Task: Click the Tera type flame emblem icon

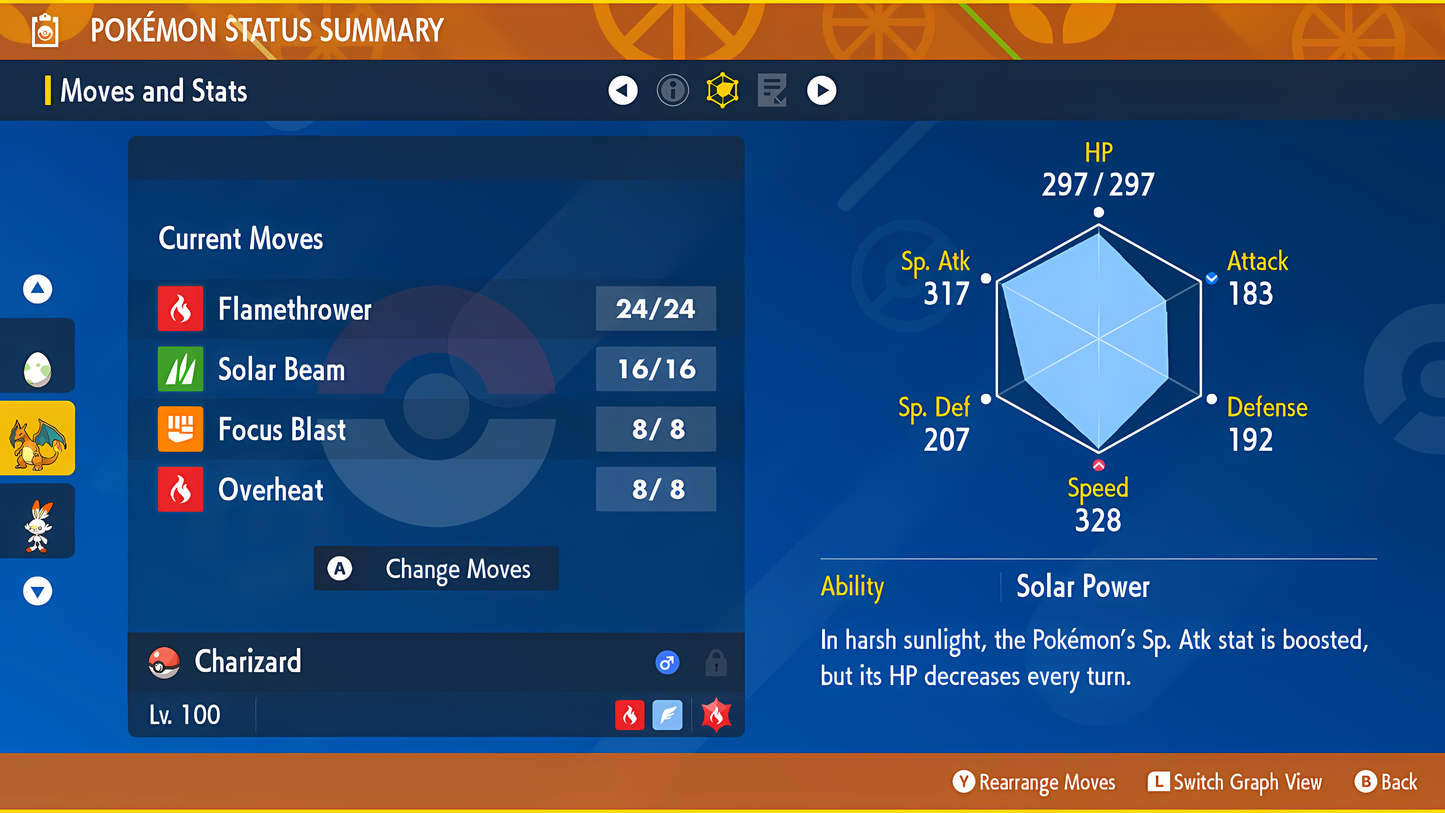Action: 716,714
